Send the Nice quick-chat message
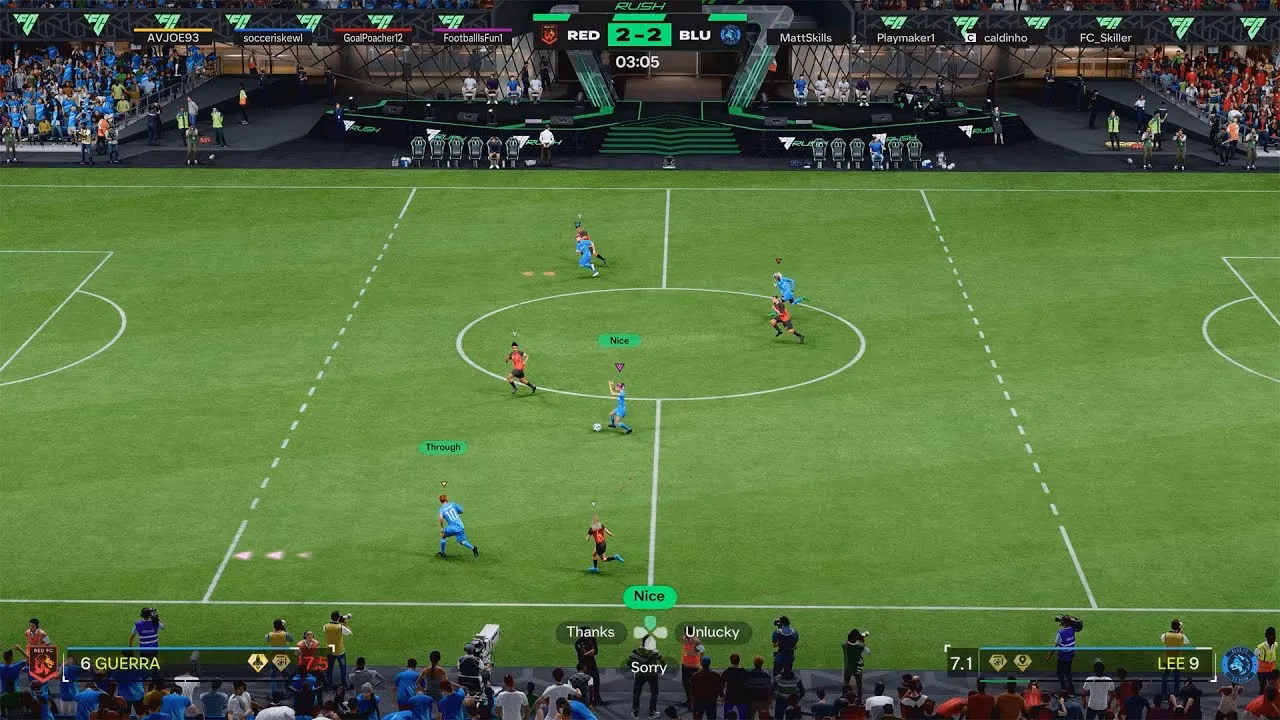 648,596
